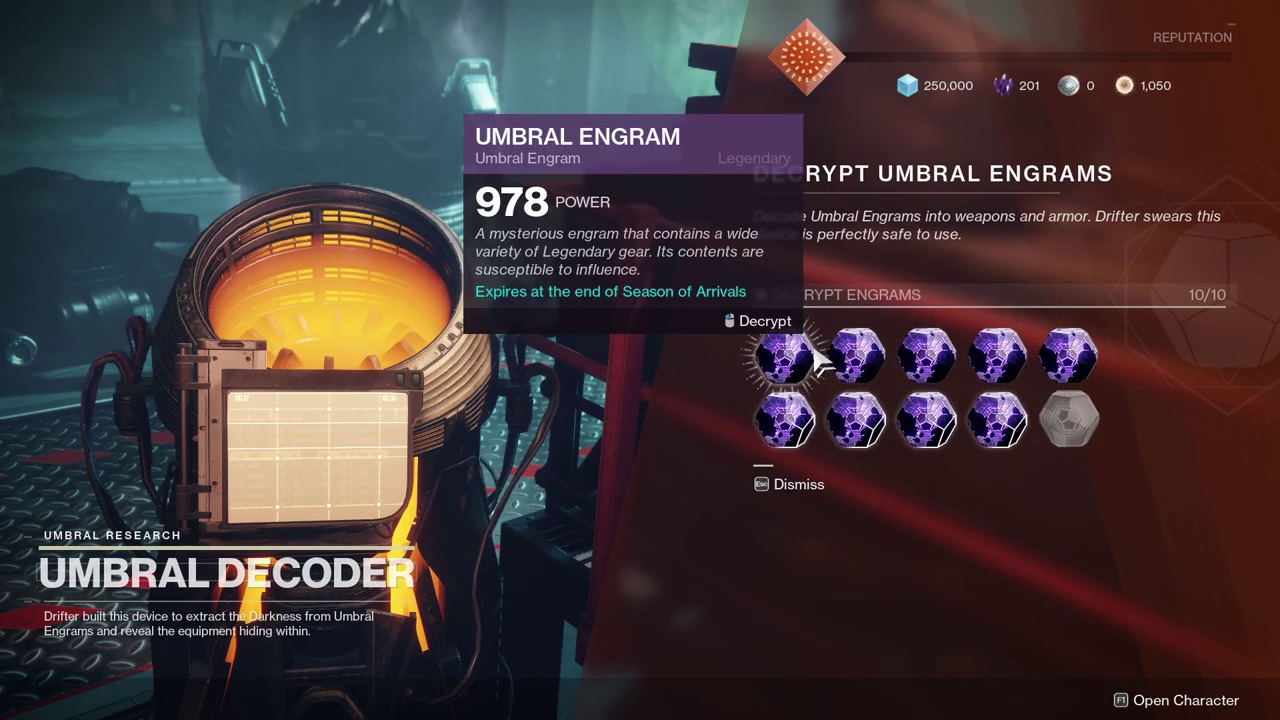Viewport: 1280px width, 720px height.
Task: Decrypt the highlighted Umbral Engram
Action: 785,357
